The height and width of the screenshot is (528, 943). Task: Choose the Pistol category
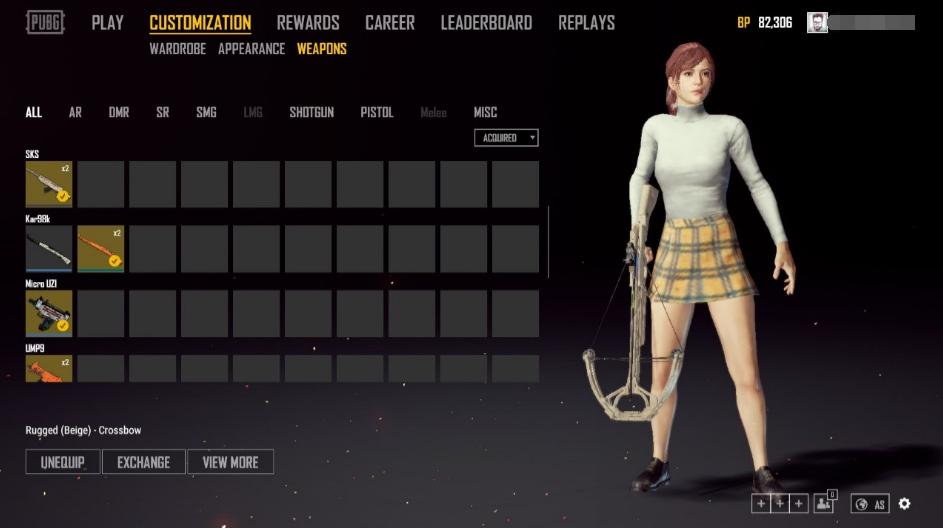click(377, 112)
